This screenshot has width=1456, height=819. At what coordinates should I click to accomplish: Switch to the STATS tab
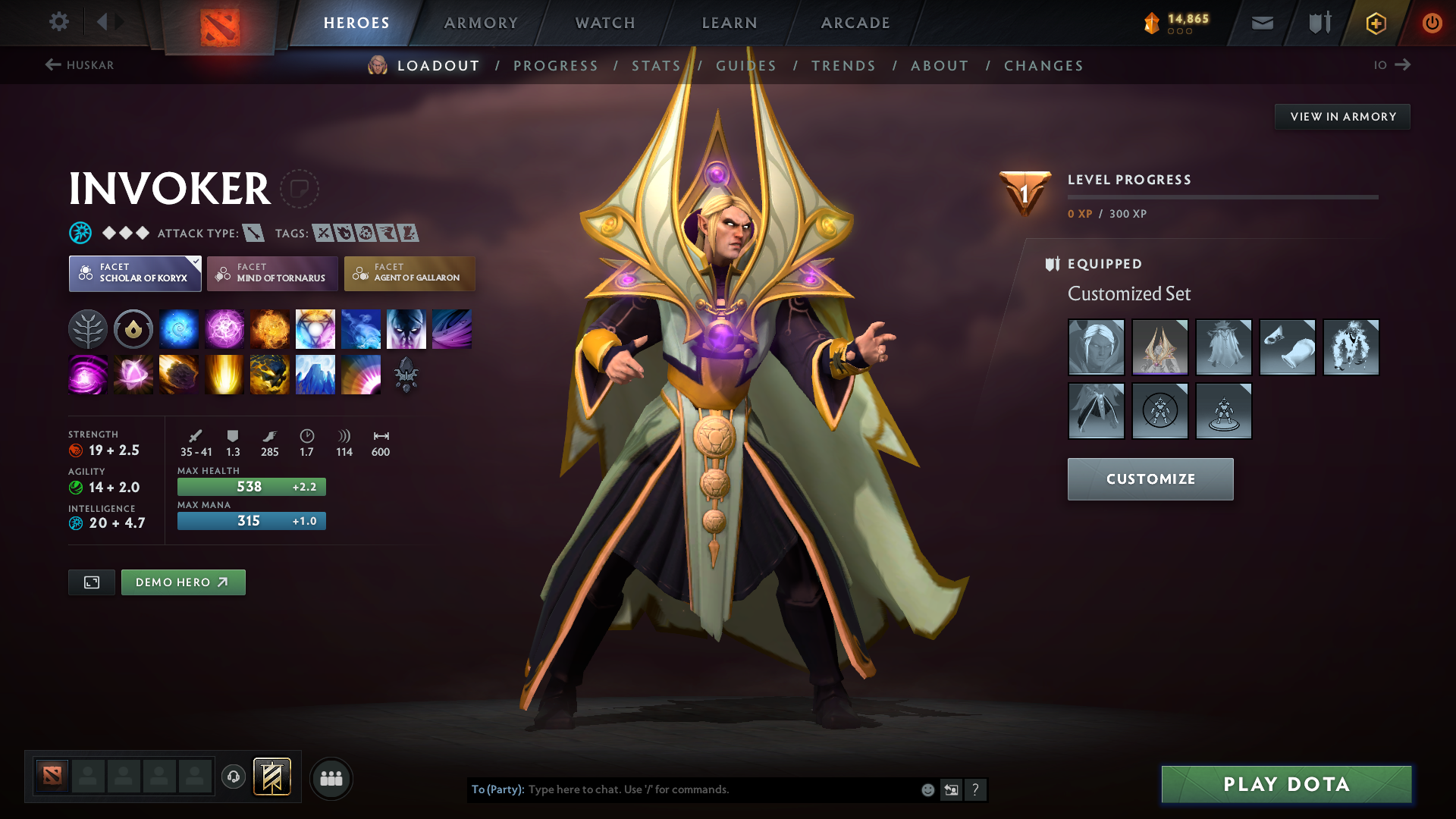click(x=655, y=66)
